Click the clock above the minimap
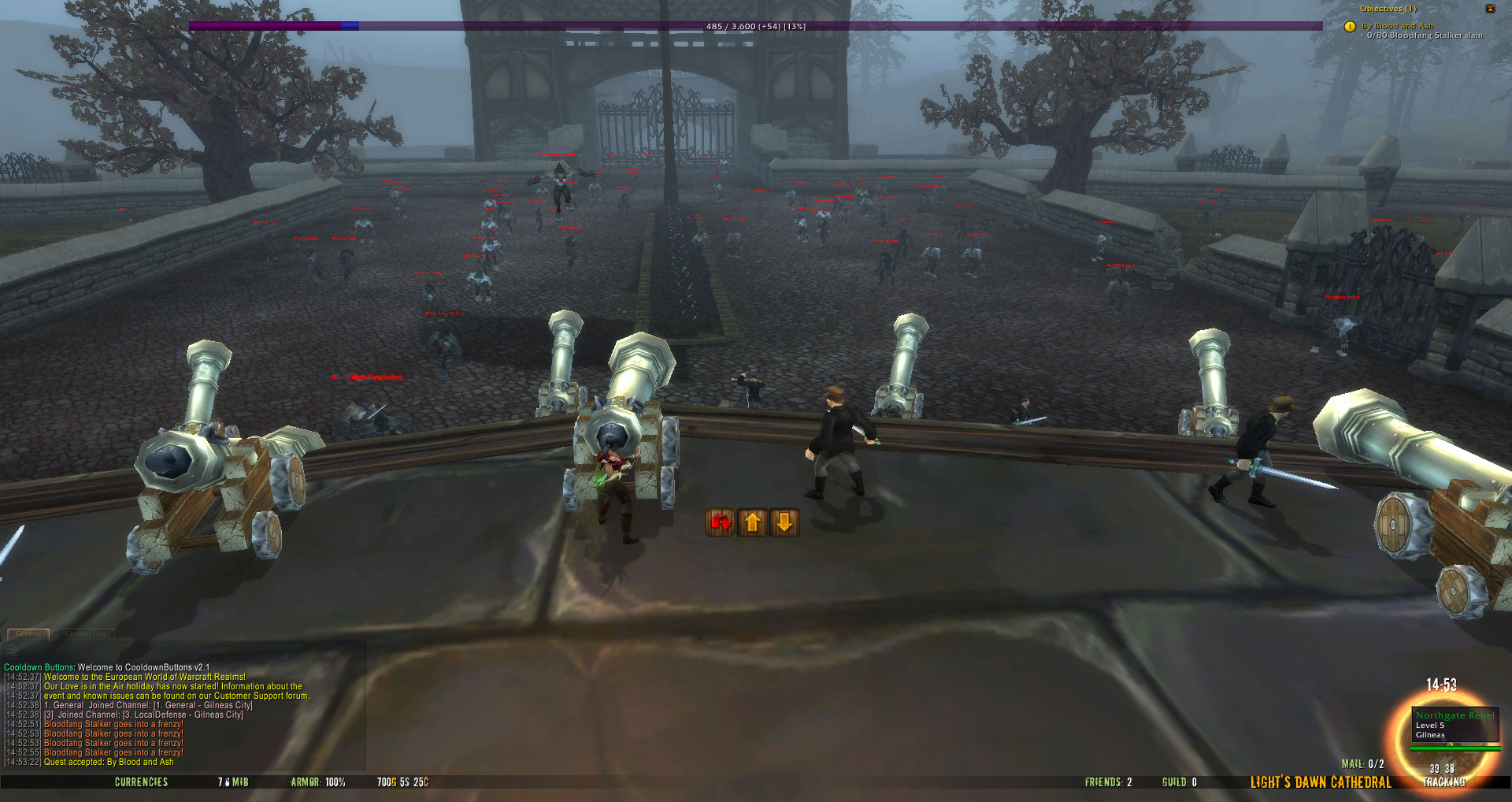This screenshot has height=802, width=1512. [x=1441, y=685]
